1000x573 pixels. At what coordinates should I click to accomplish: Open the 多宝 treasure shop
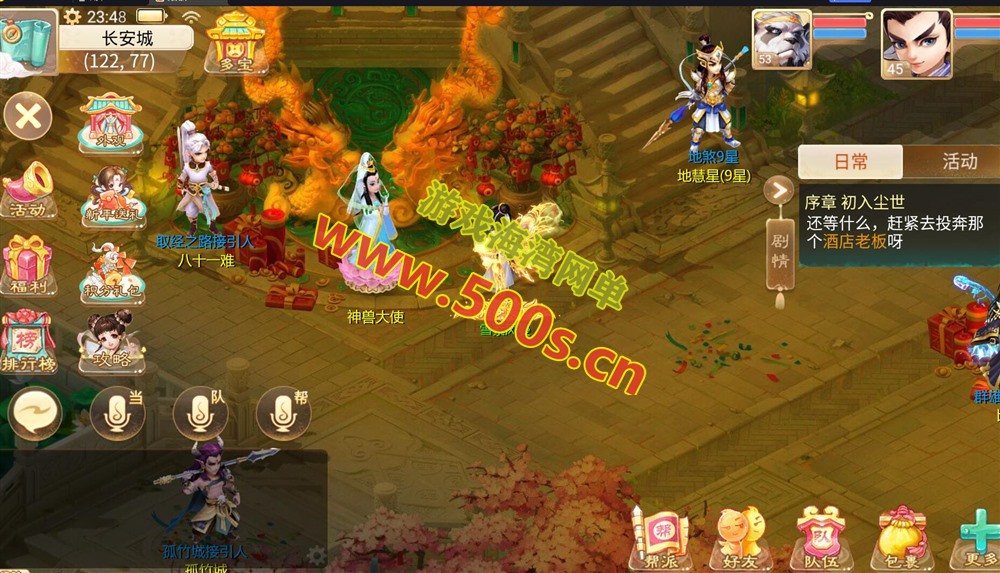point(234,43)
